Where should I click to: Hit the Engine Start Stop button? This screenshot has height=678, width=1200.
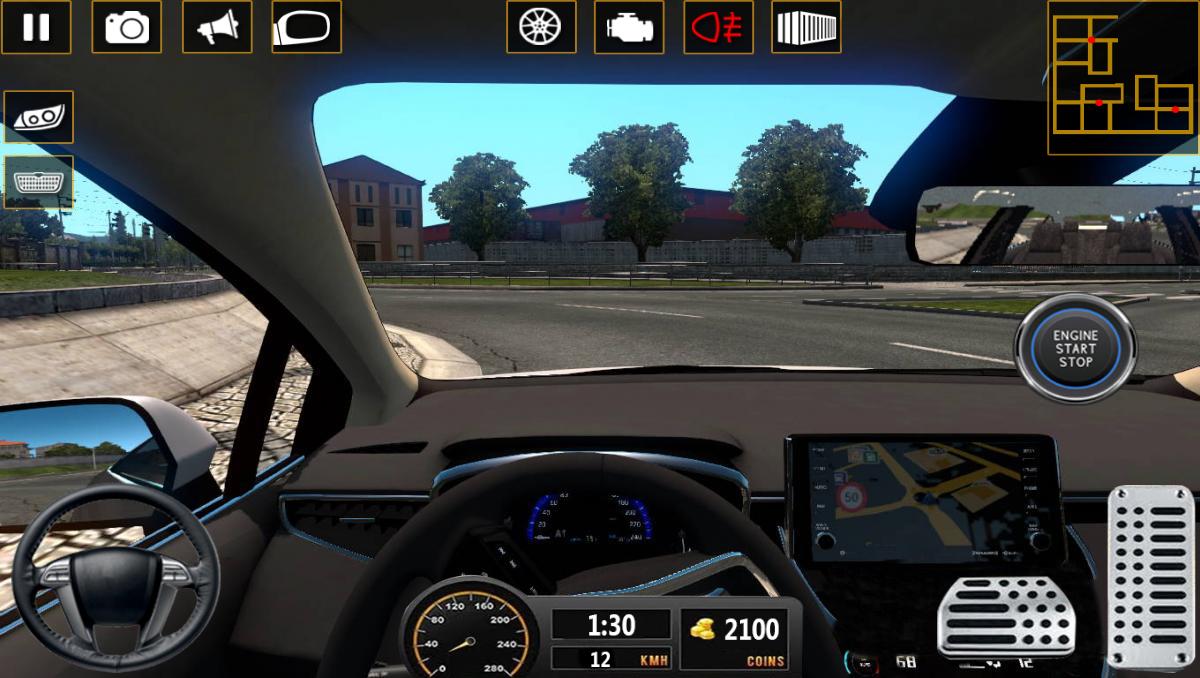click(1075, 348)
